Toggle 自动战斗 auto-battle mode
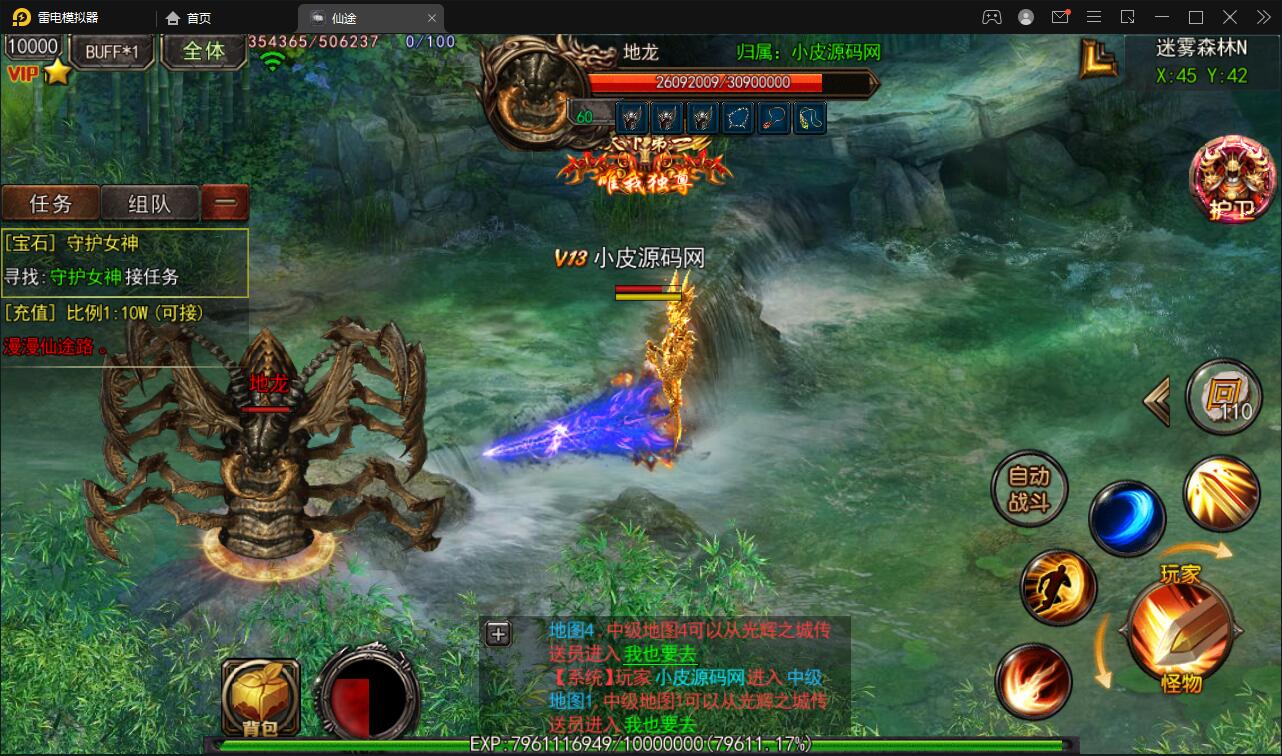The width and height of the screenshot is (1282, 756). [x=1029, y=489]
